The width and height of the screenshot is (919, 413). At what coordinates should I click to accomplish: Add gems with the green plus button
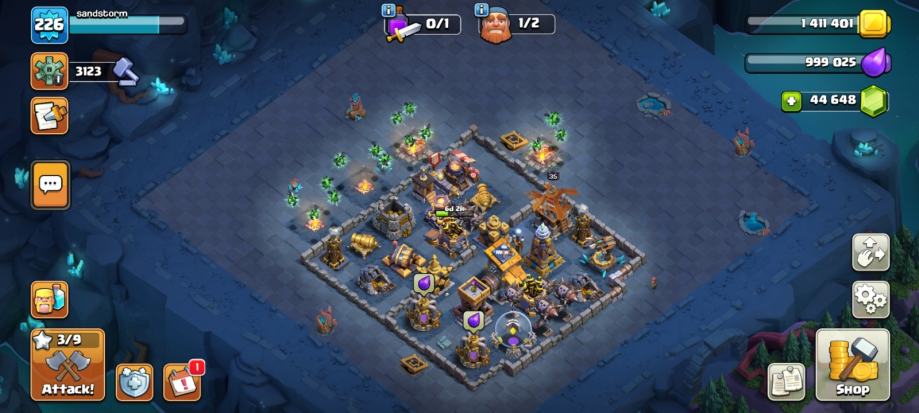click(x=792, y=100)
